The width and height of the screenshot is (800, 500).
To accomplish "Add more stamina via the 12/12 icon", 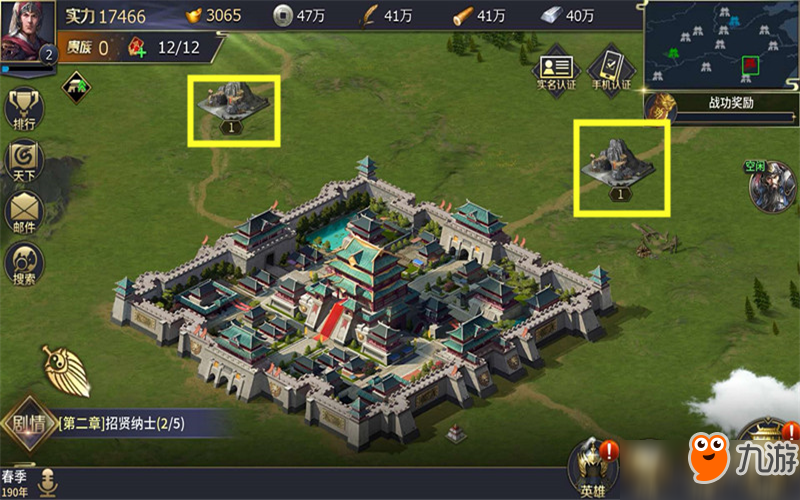I will [137, 47].
